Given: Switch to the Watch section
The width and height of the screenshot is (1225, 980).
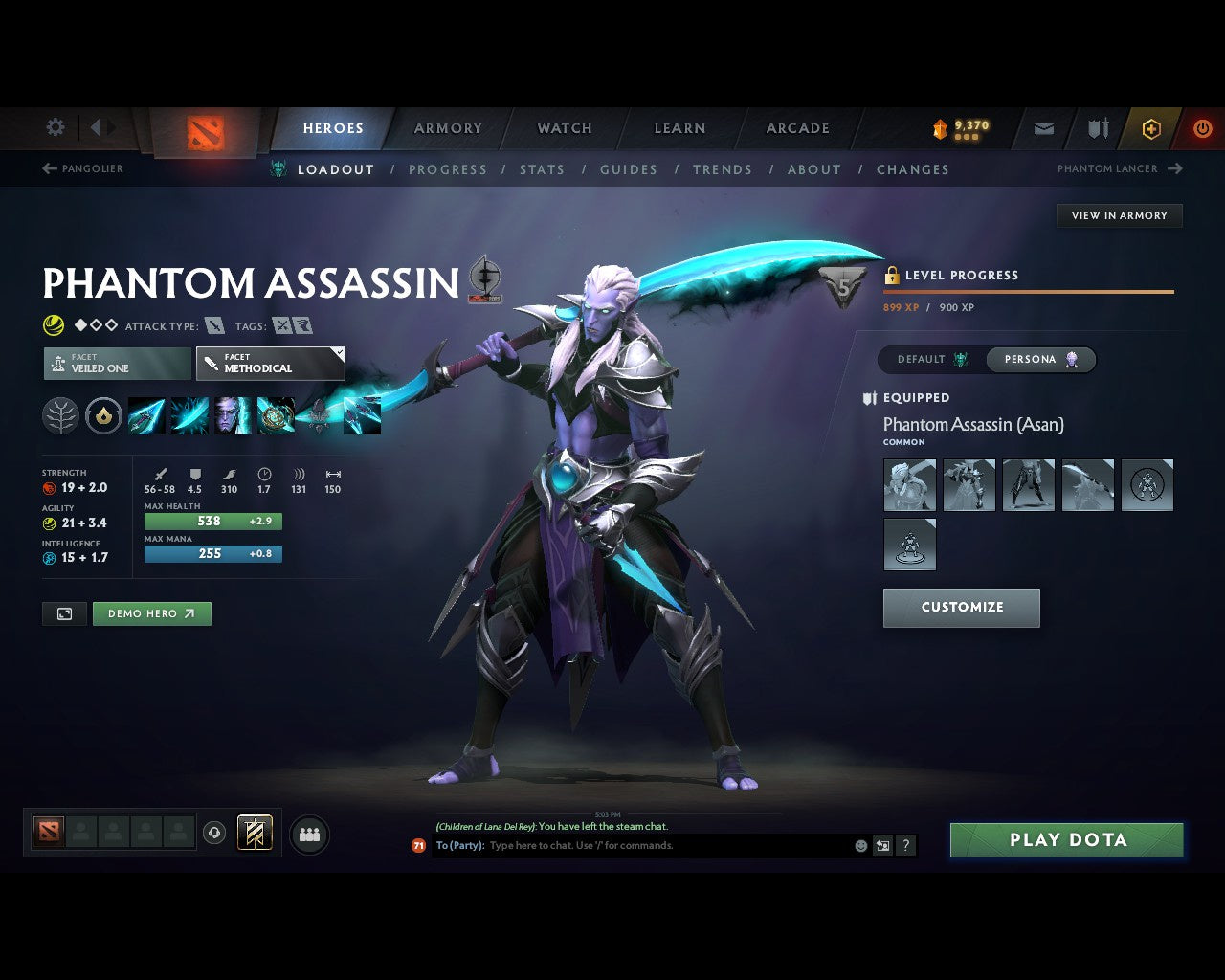Looking at the screenshot, I should pyautogui.click(x=565, y=128).
